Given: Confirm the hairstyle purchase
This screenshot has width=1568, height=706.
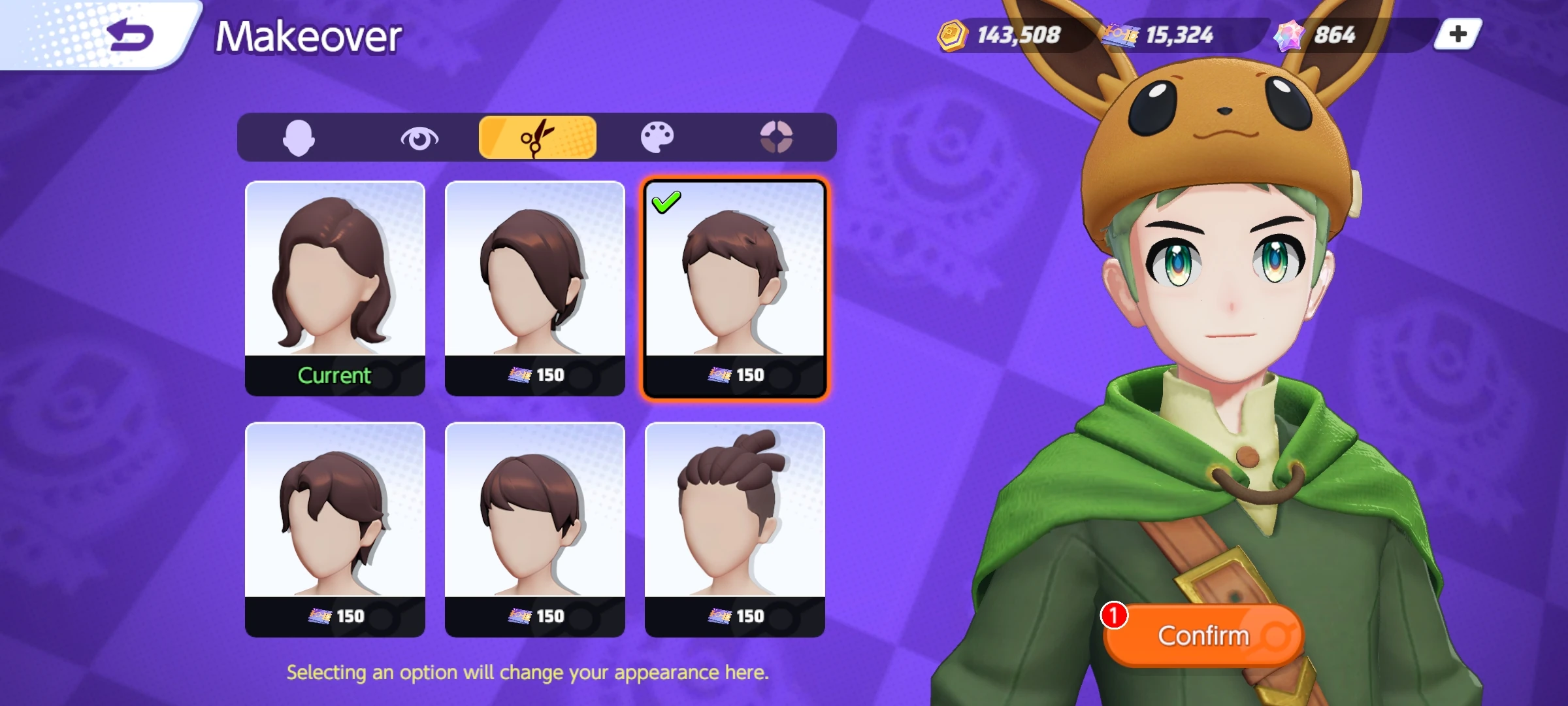Looking at the screenshot, I should 1204,635.
